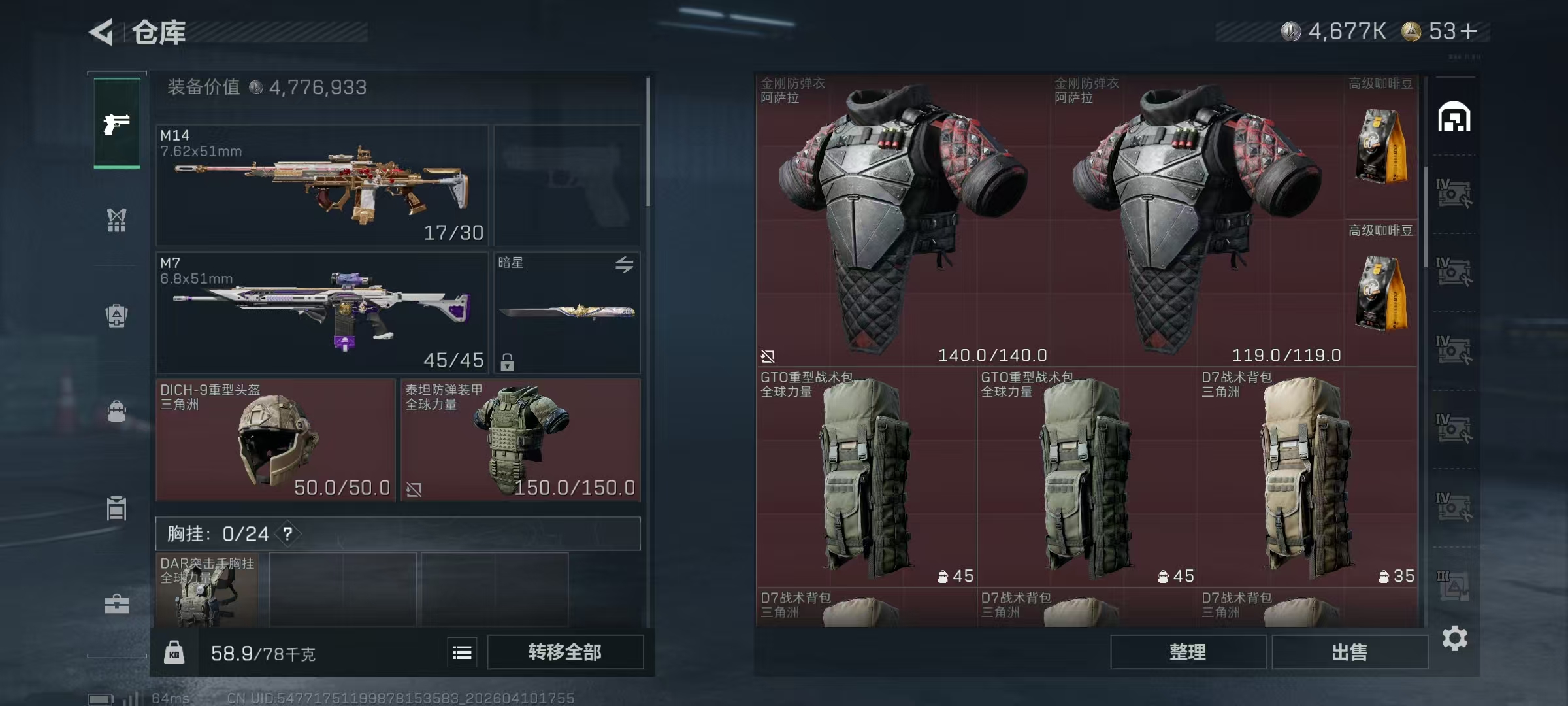Screen dimensions: 1568x706
Task: Choose the DICH-9重型头盔 helmet slot
Action: pos(276,440)
